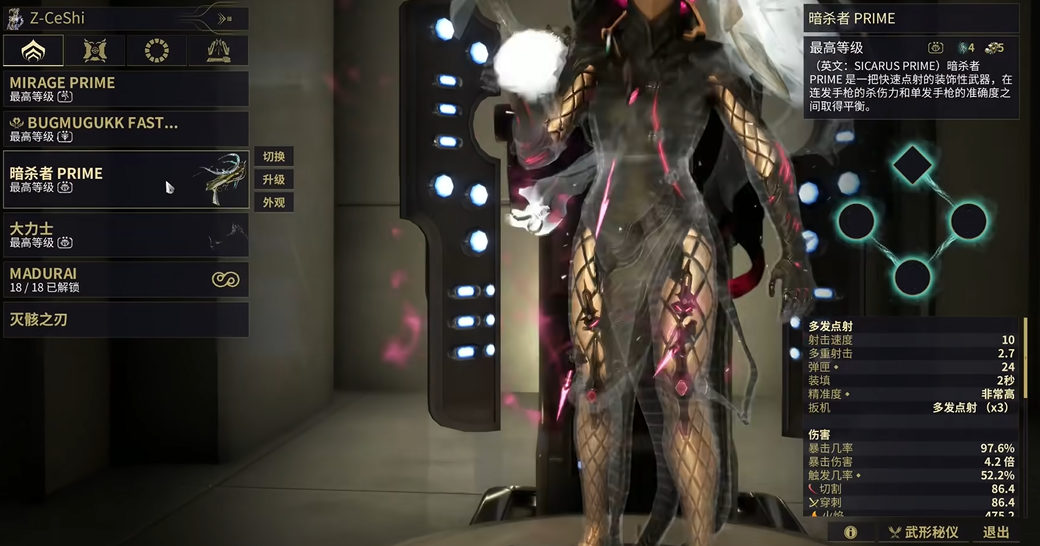Open the dotted ring loadout tab
Viewport: 1040px width, 546px height.
157,50
